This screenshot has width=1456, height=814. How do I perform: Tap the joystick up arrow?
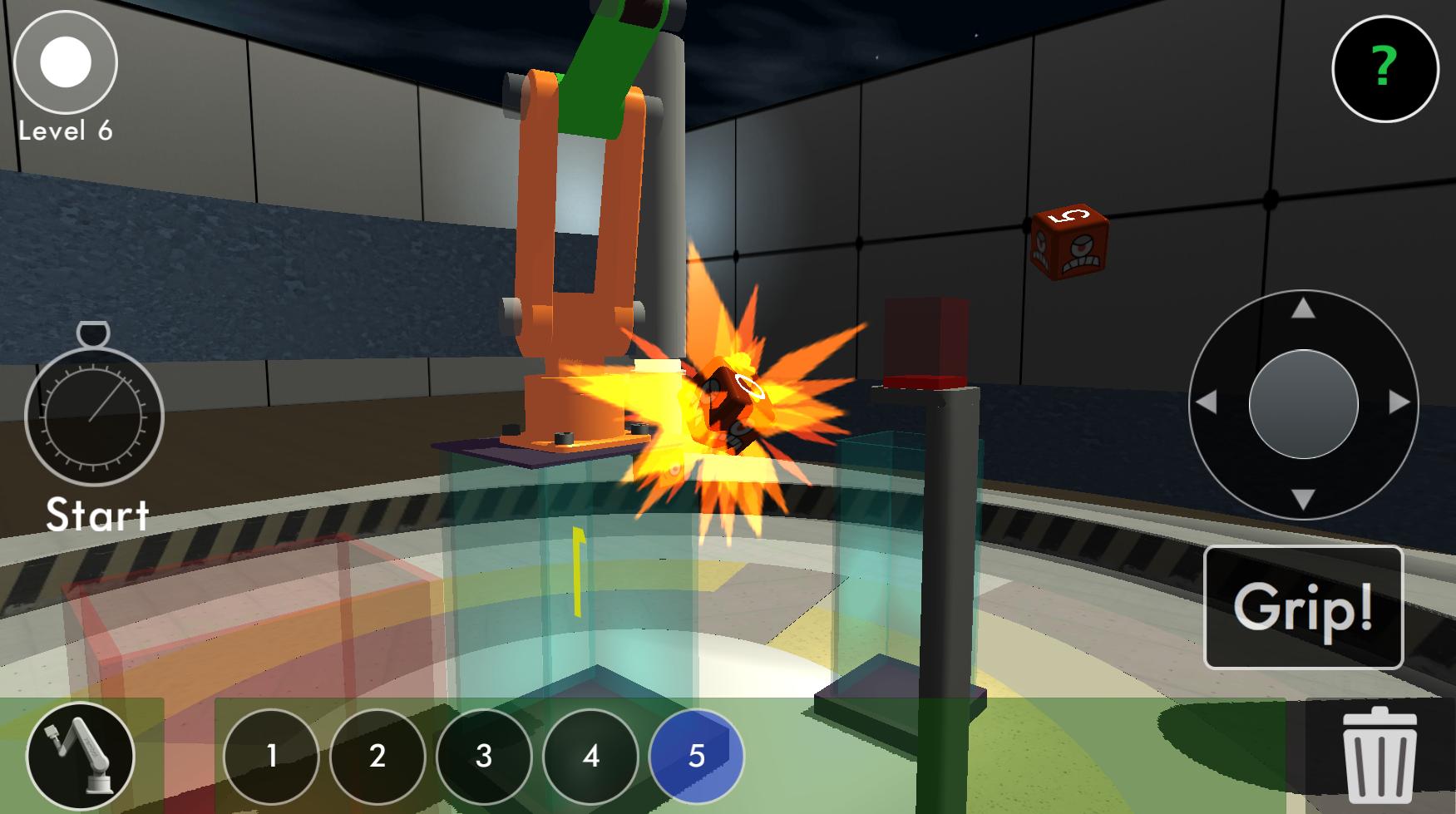pyautogui.click(x=1303, y=309)
